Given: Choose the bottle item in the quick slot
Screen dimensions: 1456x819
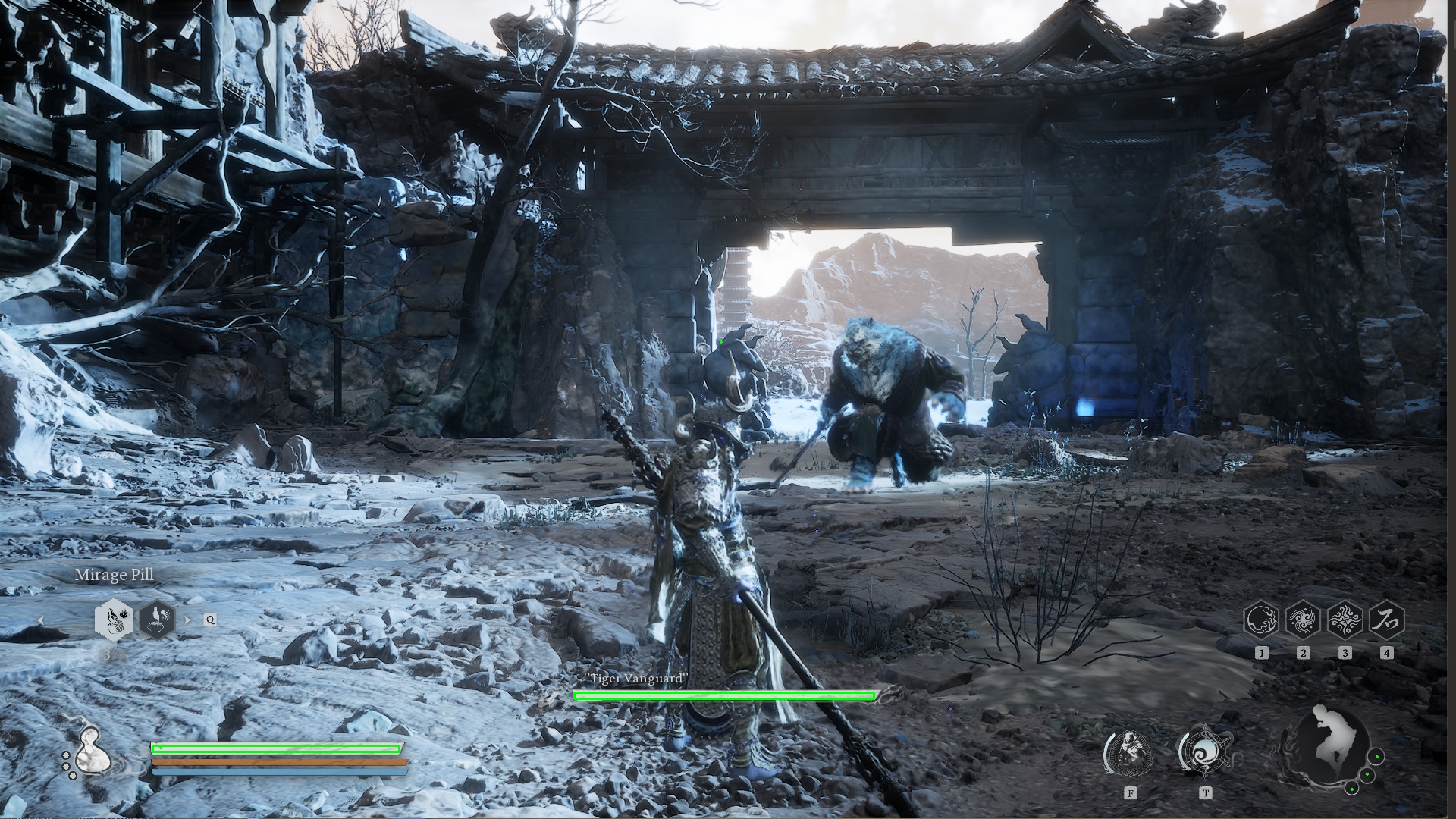Looking at the screenshot, I should pos(157,620).
